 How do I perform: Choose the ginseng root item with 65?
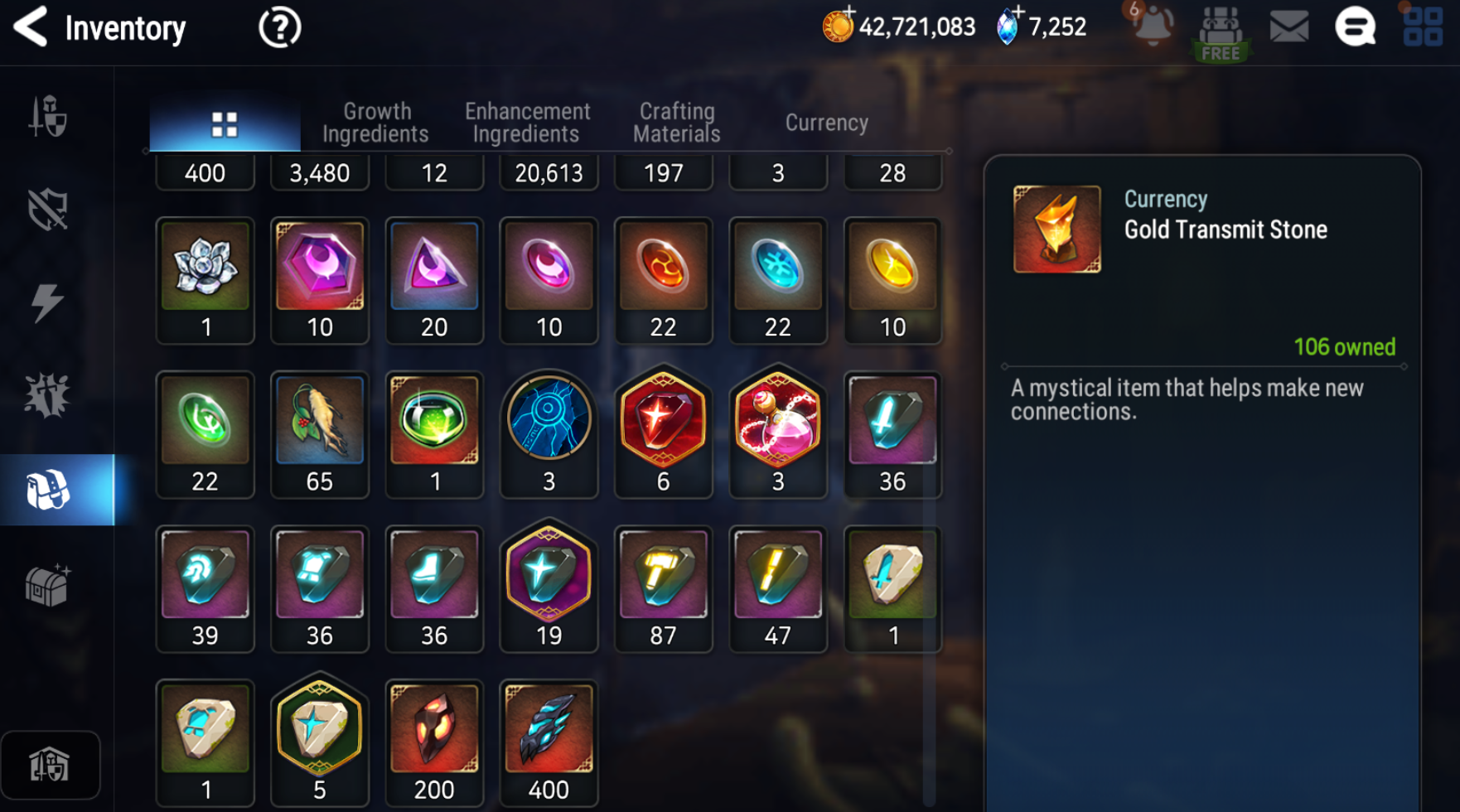320,421
